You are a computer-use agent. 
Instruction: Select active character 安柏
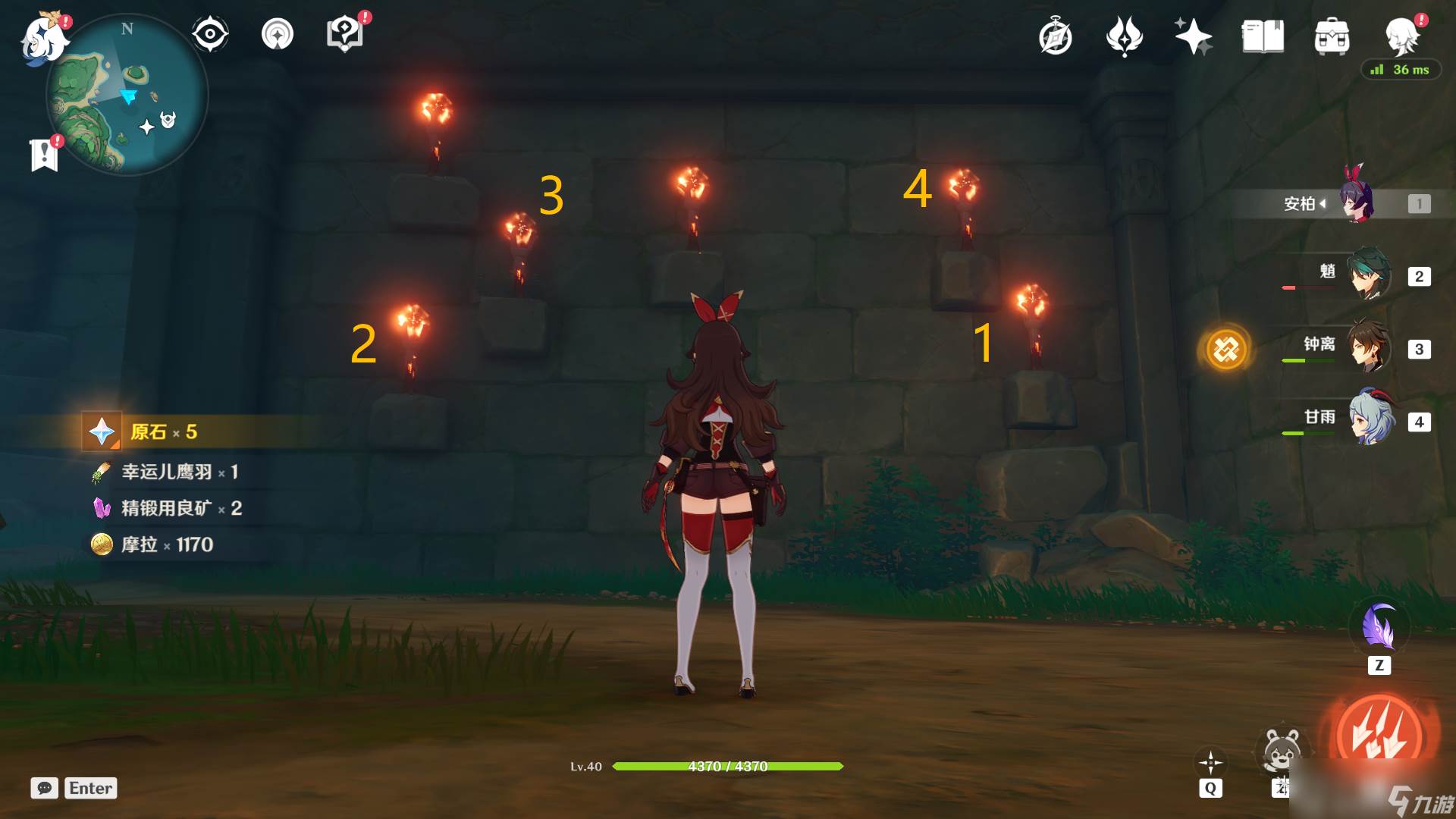click(1354, 202)
